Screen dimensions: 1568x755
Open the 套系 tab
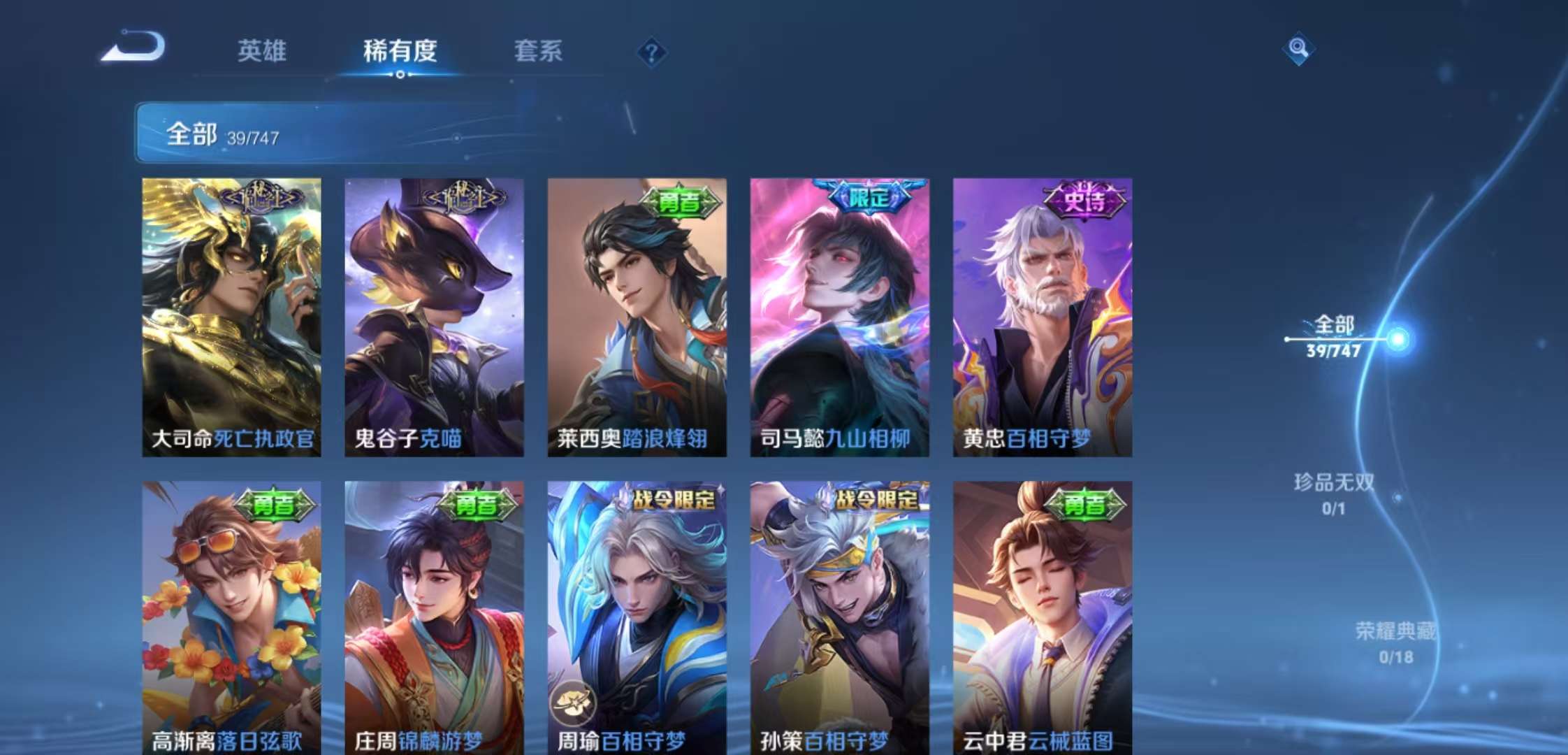pos(539,52)
